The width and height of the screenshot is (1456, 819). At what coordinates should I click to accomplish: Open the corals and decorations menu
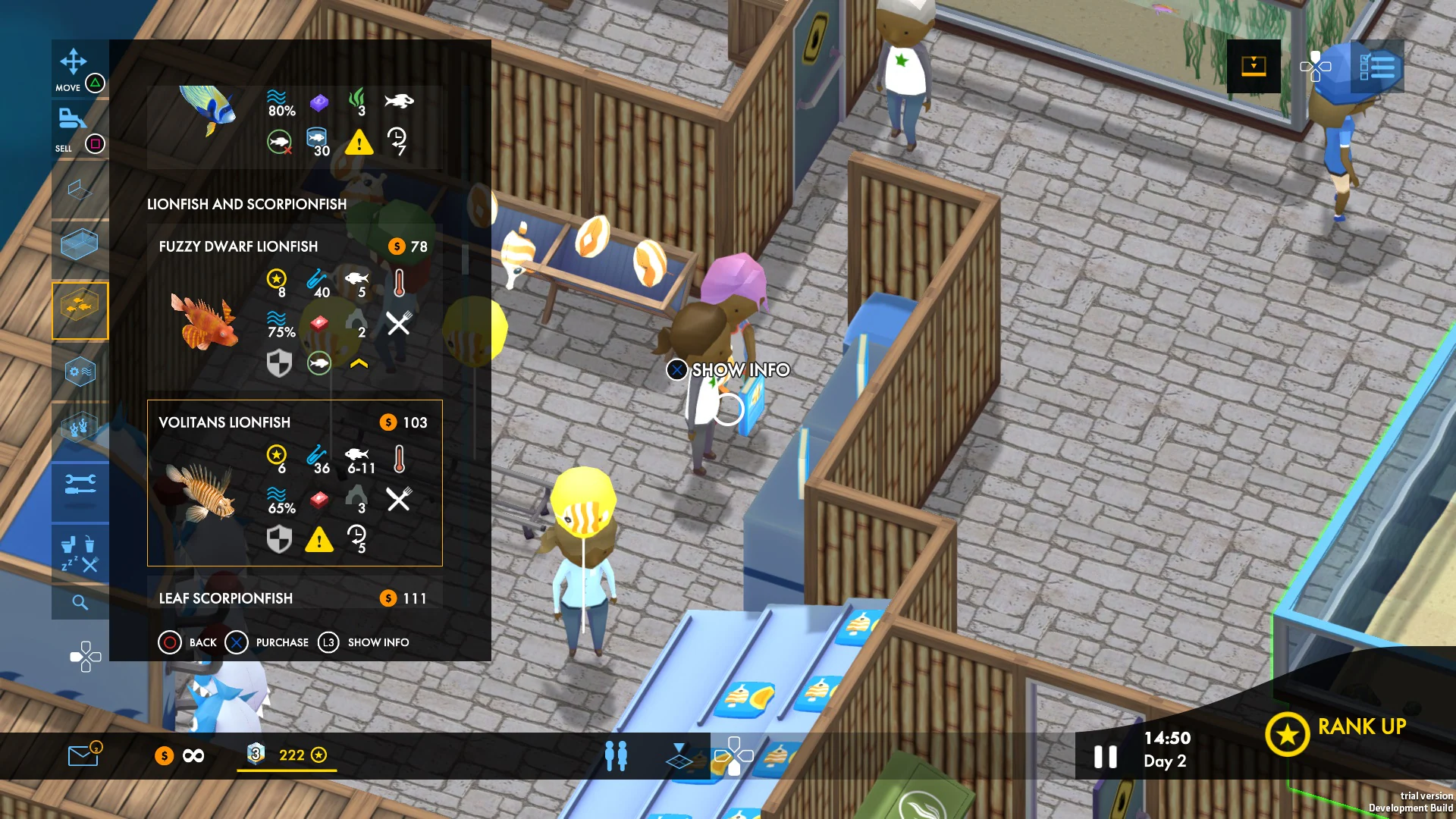[x=80, y=427]
